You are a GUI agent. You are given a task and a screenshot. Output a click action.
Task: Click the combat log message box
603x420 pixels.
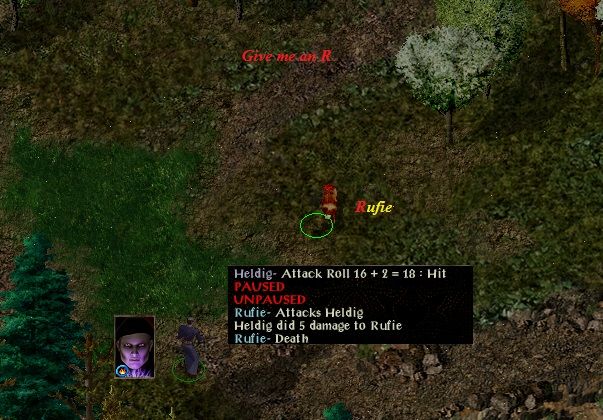[x=350, y=305]
